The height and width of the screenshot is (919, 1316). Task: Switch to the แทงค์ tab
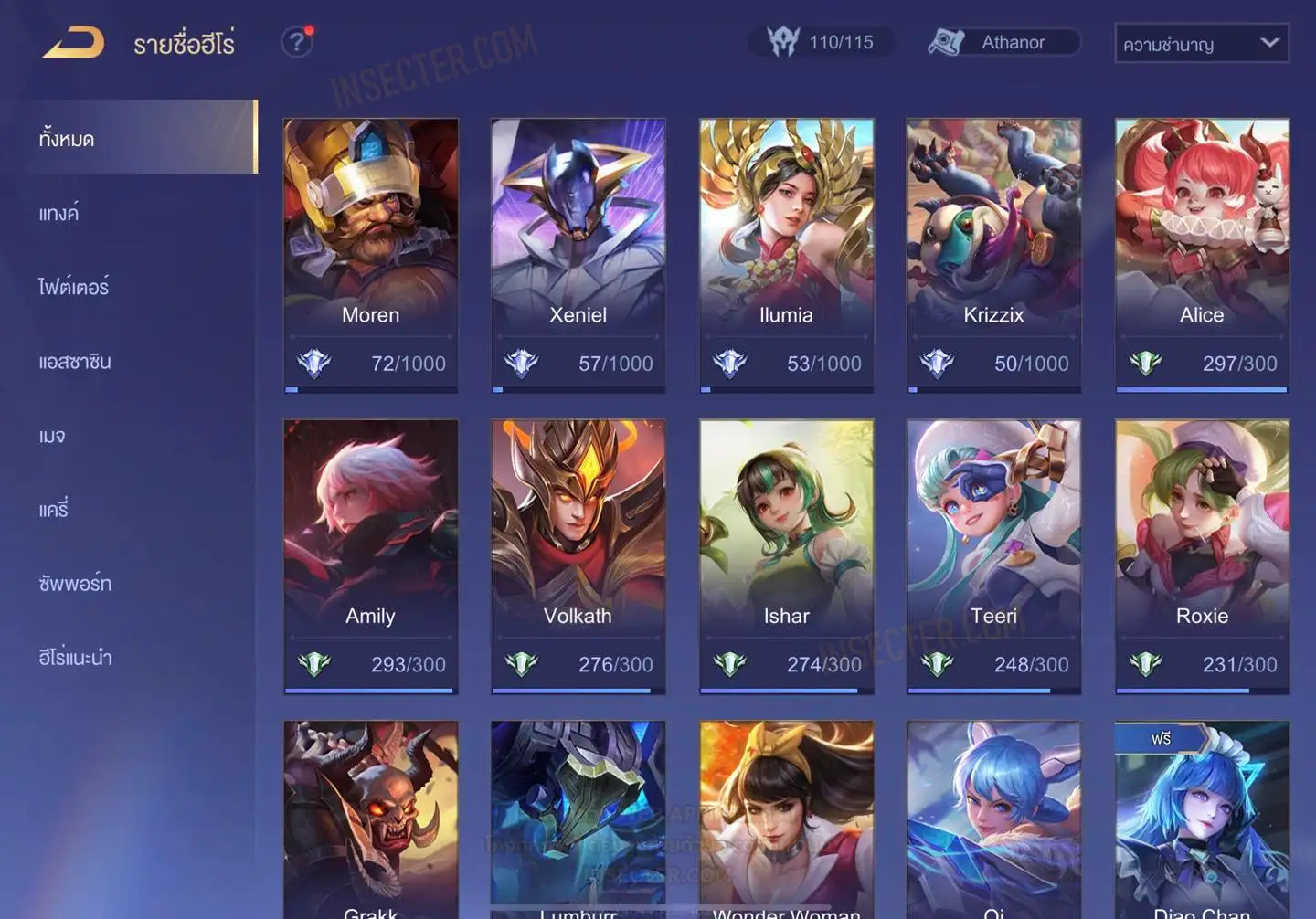[x=60, y=214]
